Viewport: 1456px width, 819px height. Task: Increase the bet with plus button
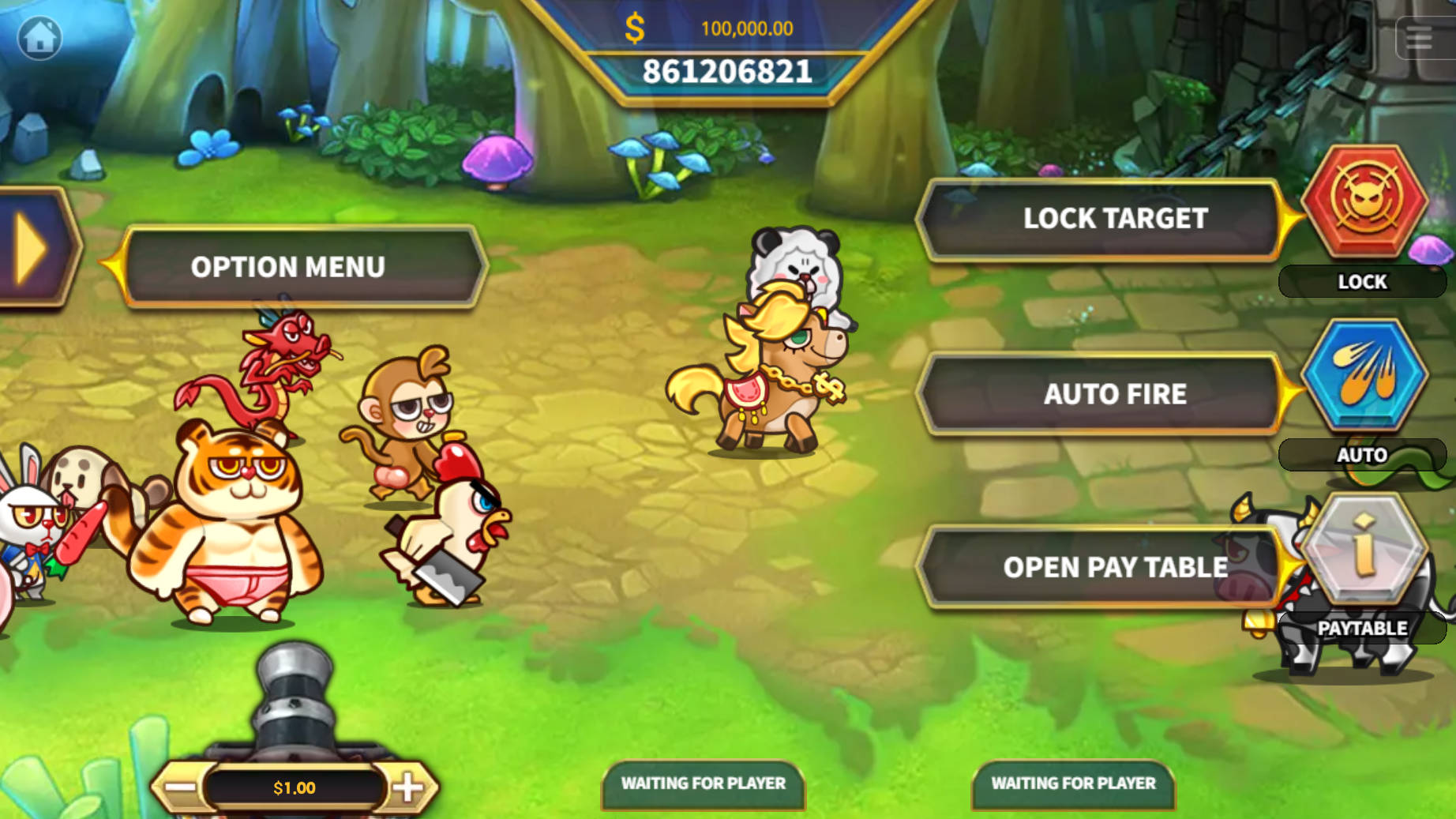(x=407, y=787)
